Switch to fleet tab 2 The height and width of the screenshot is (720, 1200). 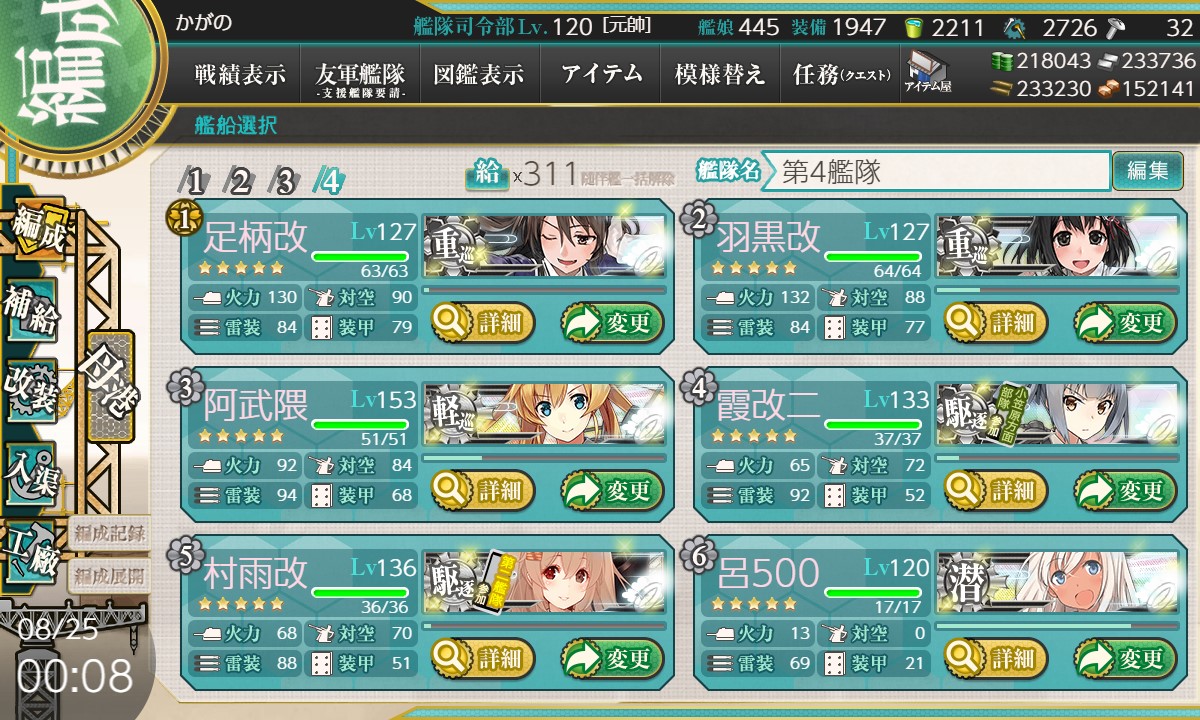point(241,181)
